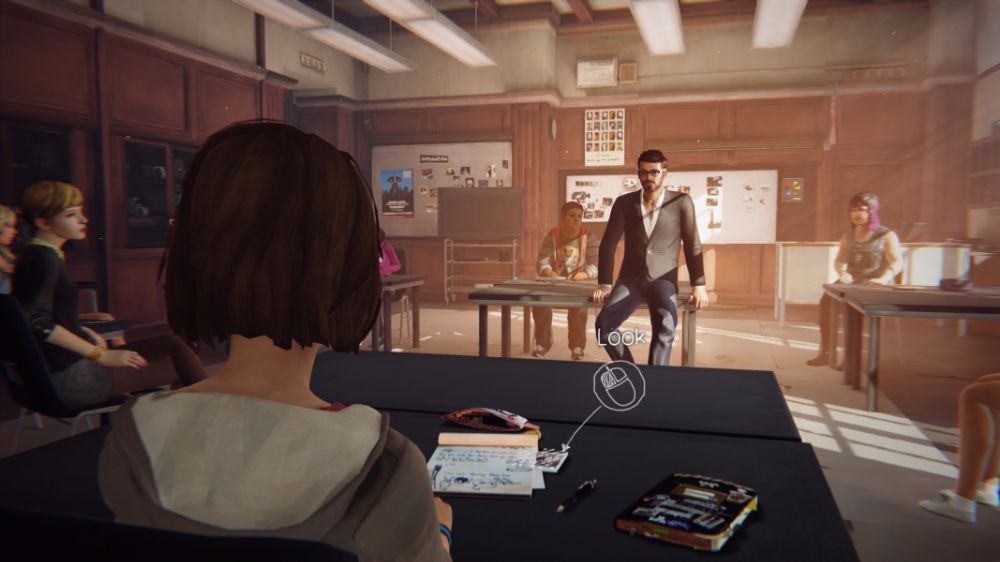Choose the Look interaction prompt

619,384
